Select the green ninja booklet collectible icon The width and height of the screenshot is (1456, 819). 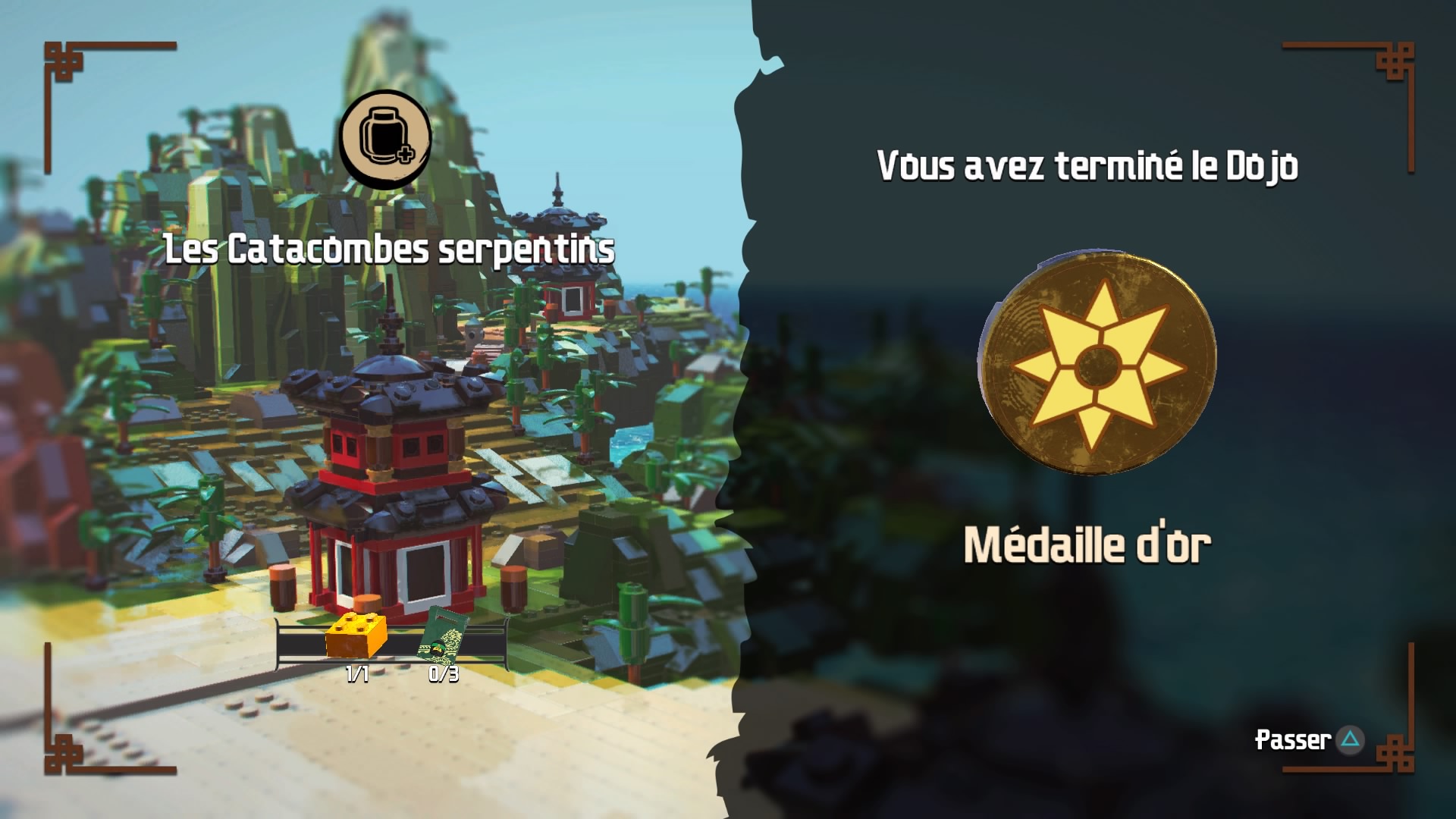[444, 635]
